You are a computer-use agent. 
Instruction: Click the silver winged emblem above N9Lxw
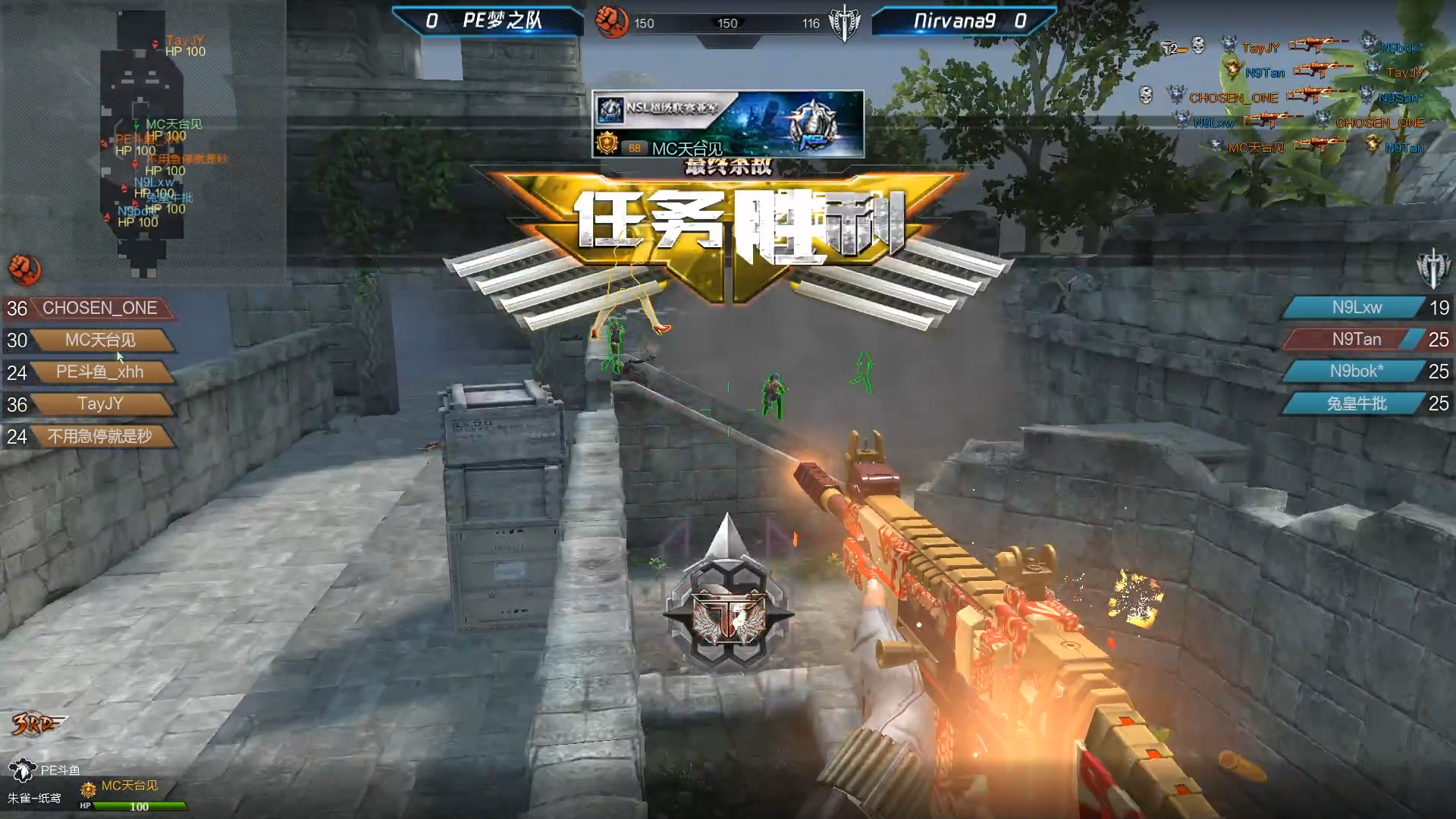tap(1432, 268)
